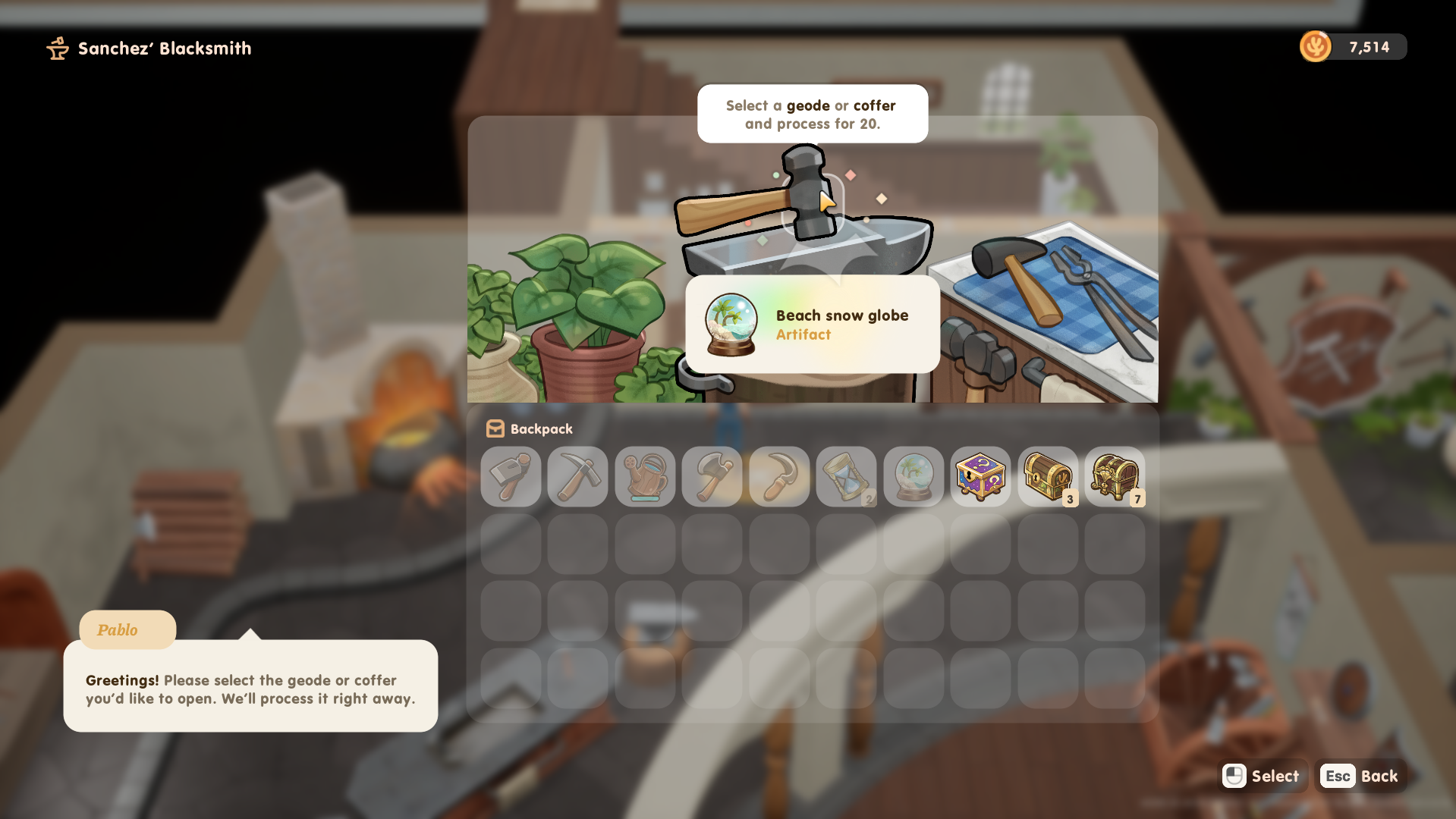Screen dimensions: 1456x819
Task: Select the wooden watering can slot
Action: point(645,476)
